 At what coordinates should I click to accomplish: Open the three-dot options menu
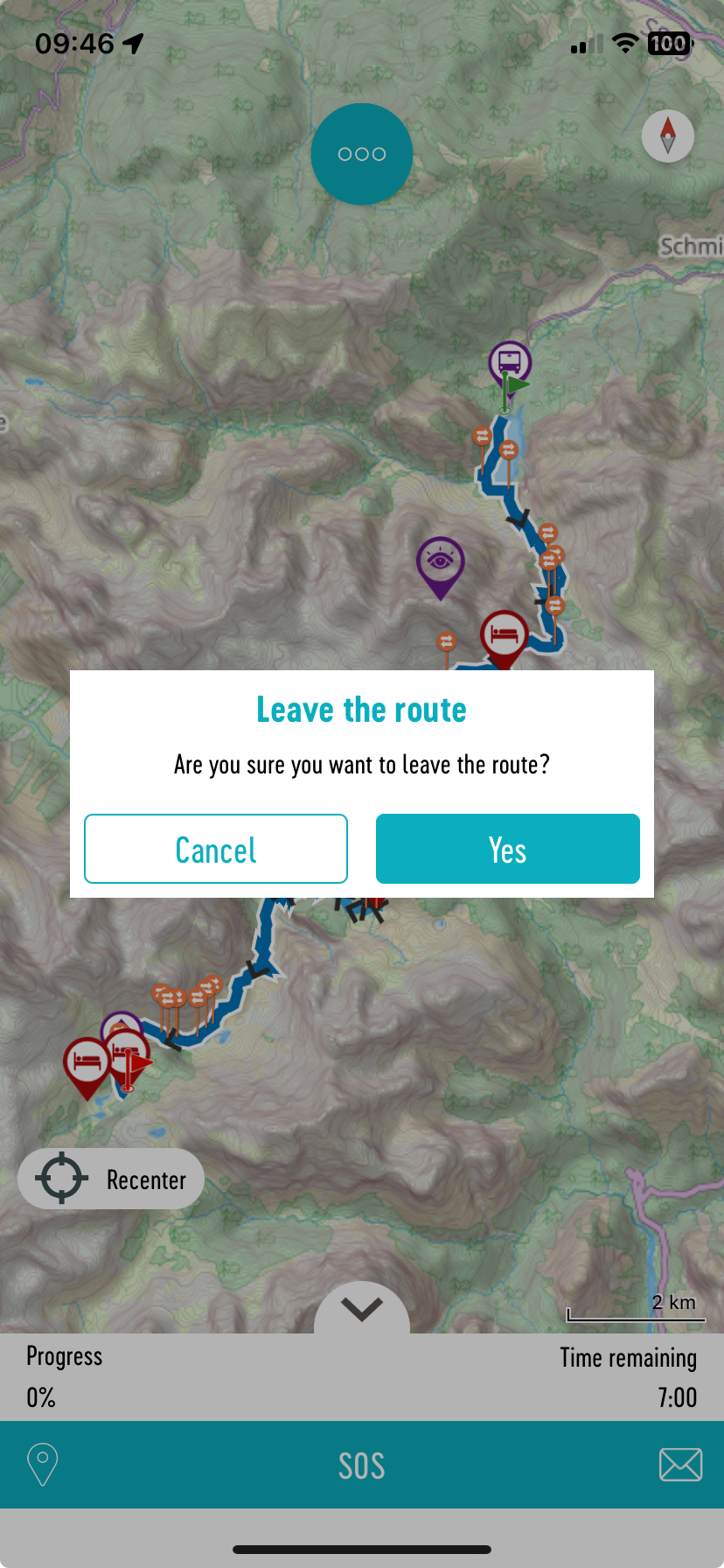pos(362,154)
